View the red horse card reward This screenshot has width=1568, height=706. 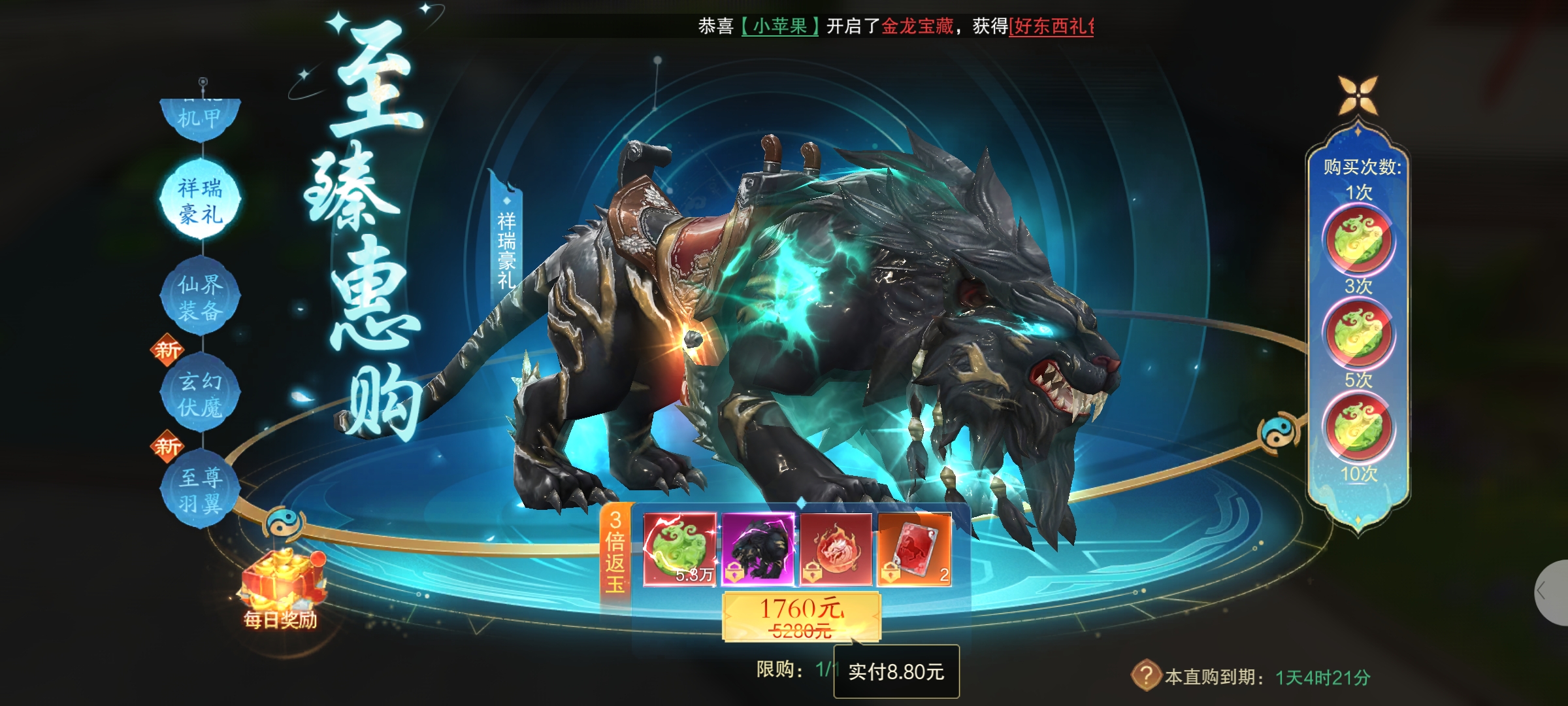(x=914, y=549)
